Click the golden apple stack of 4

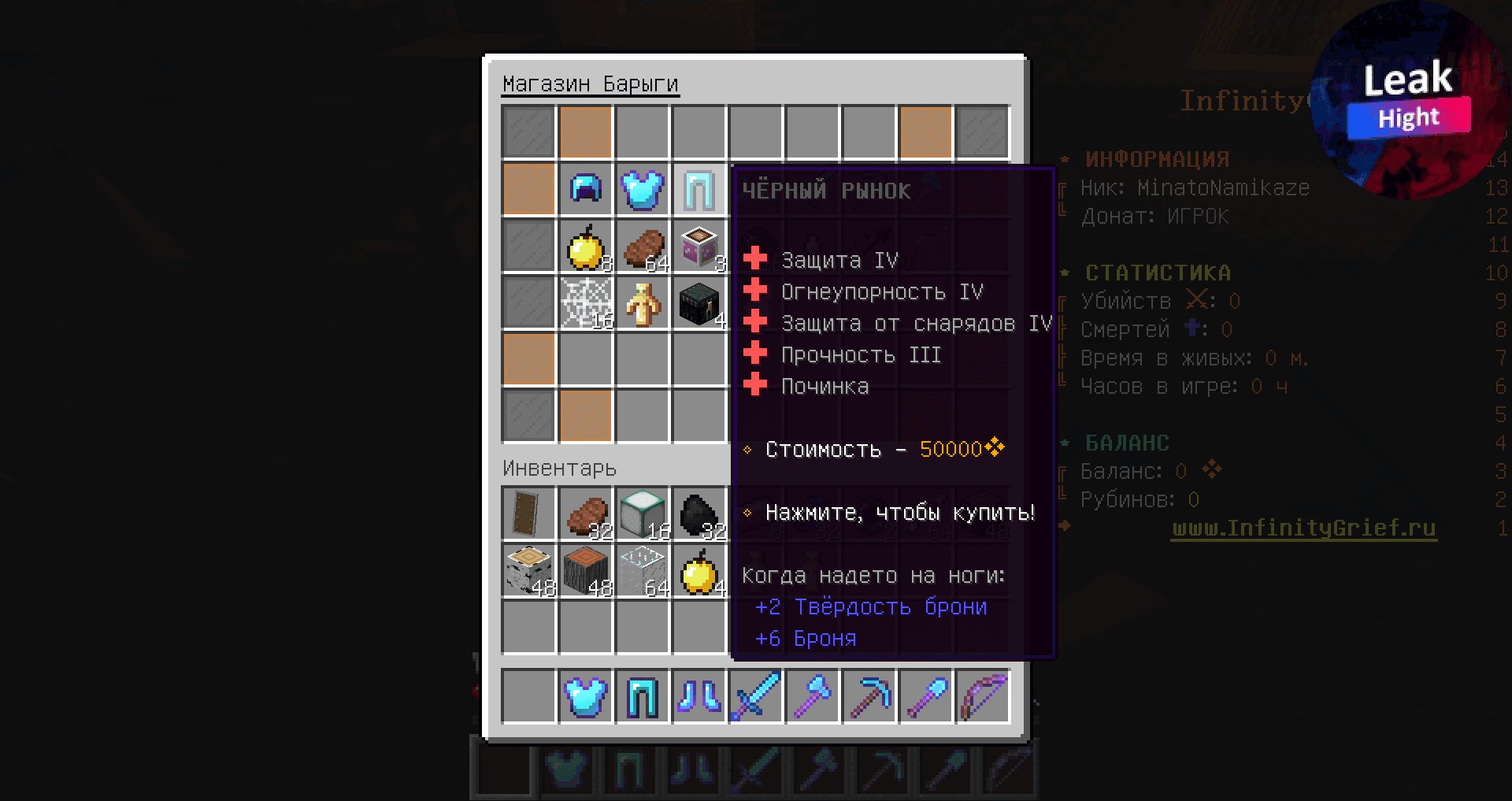pyautogui.click(x=699, y=569)
